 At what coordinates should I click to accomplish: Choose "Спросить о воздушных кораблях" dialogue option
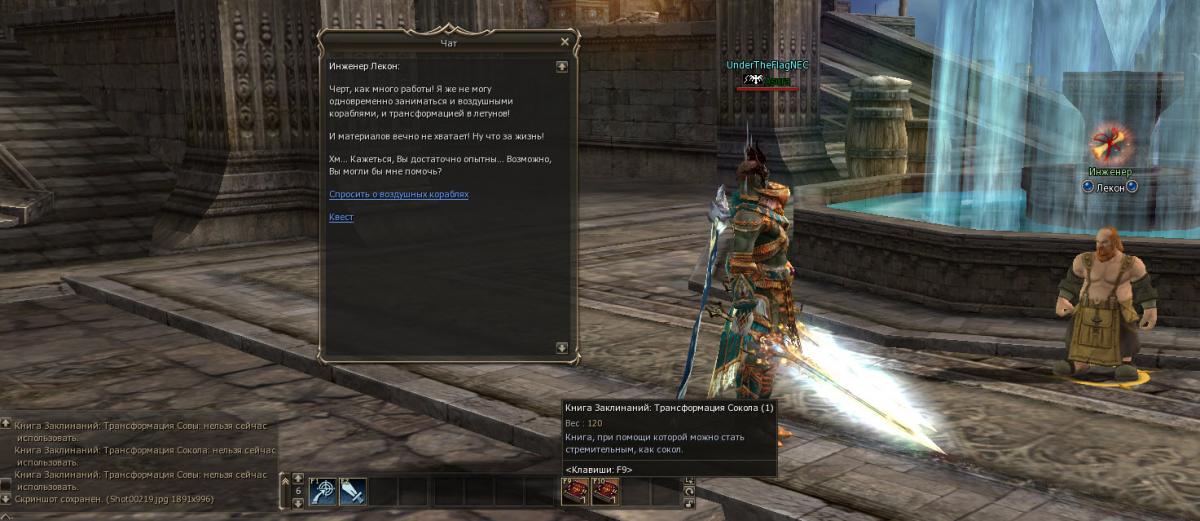[x=398, y=194]
